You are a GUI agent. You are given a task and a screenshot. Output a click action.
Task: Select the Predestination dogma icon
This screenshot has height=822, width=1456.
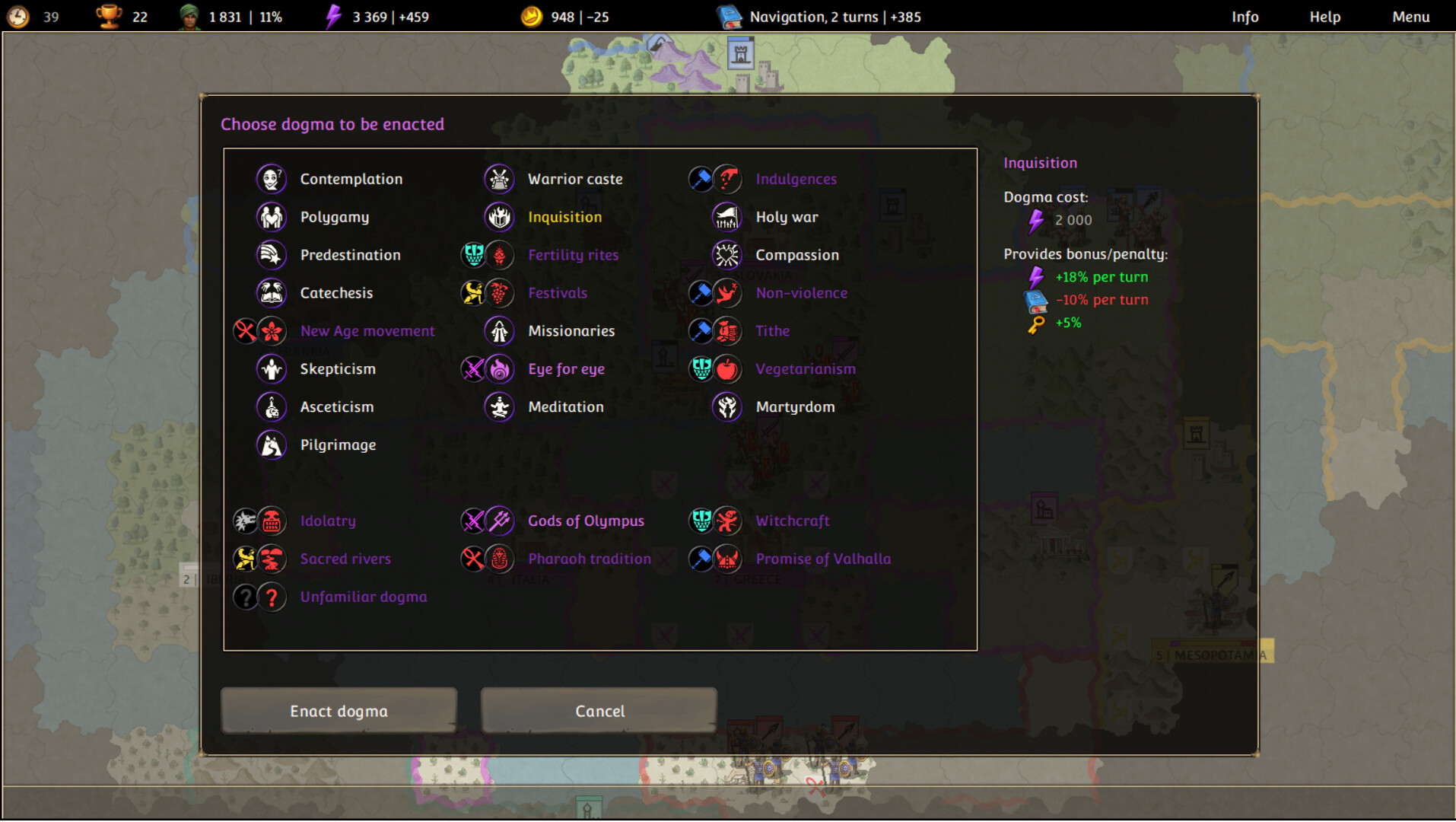271,255
